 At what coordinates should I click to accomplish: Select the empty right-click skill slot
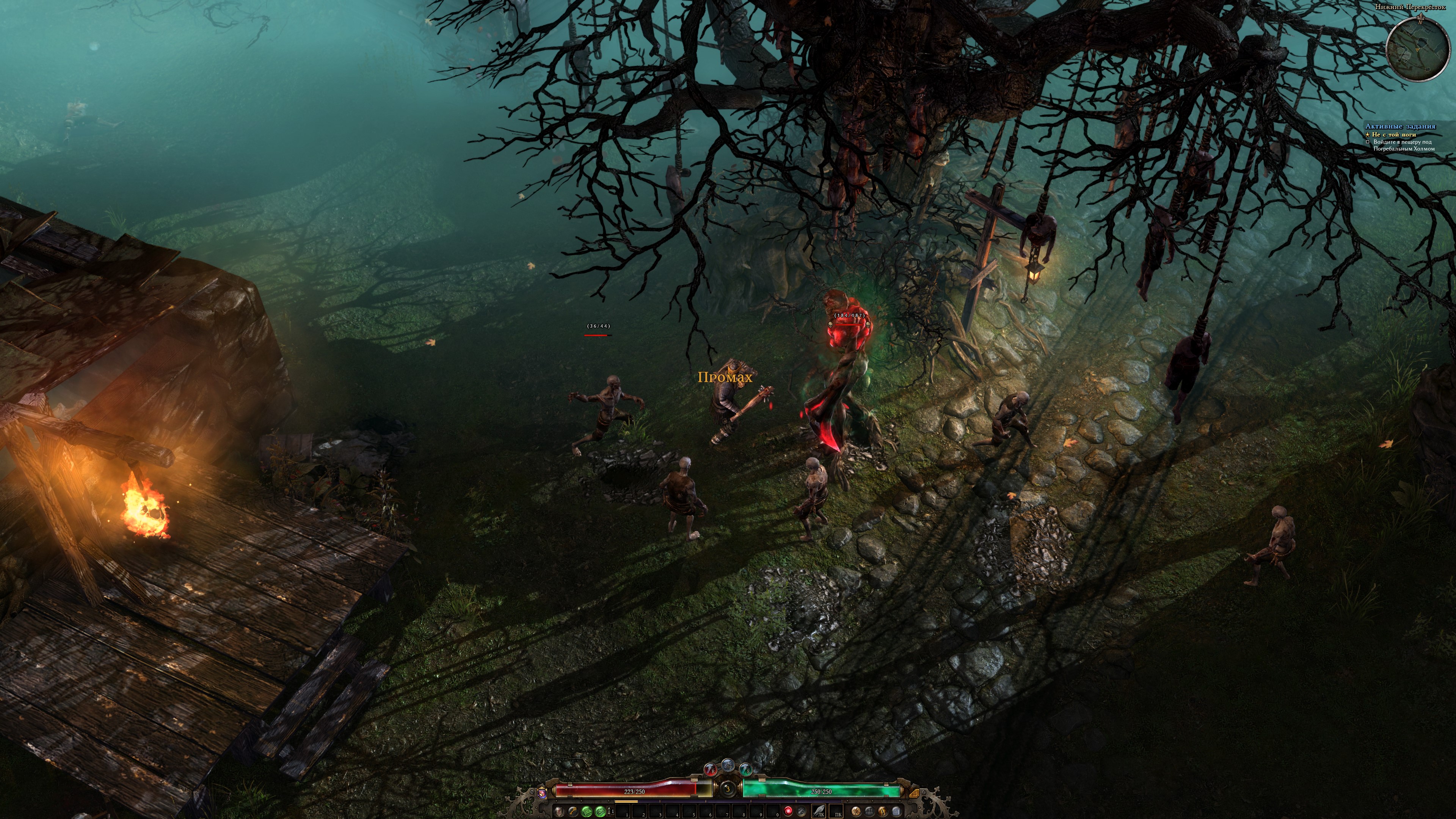click(836, 811)
